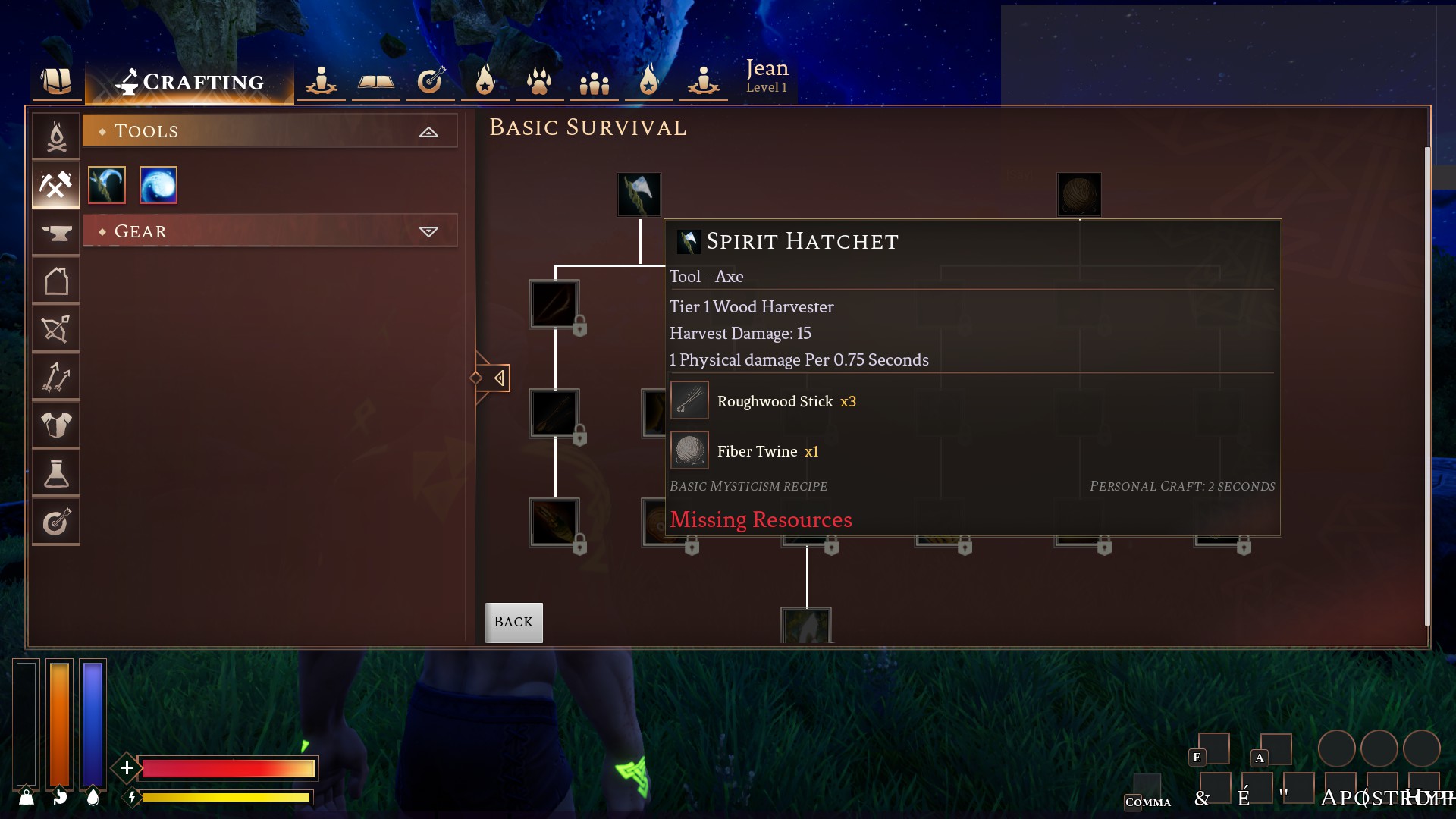Viewport: 1456px width, 819px height.
Task: Select the anvil smithing category
Action: pyautogui.click(x=56, y=232)
